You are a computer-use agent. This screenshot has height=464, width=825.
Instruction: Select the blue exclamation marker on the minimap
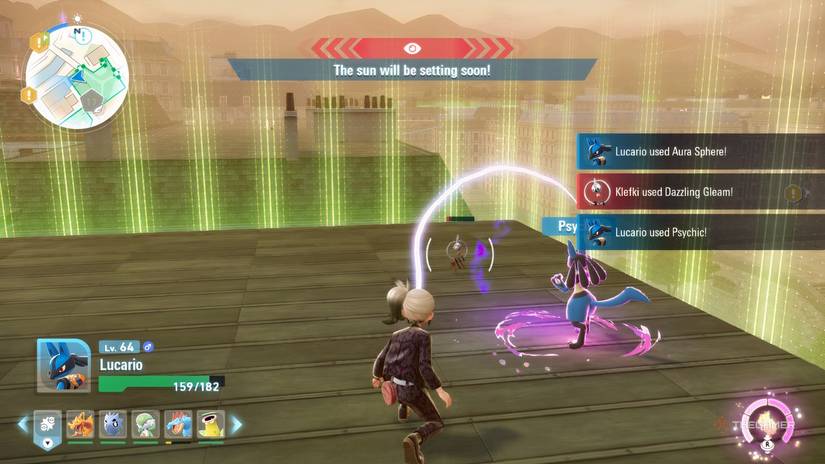pyautogui.click(x=83, y=36)
